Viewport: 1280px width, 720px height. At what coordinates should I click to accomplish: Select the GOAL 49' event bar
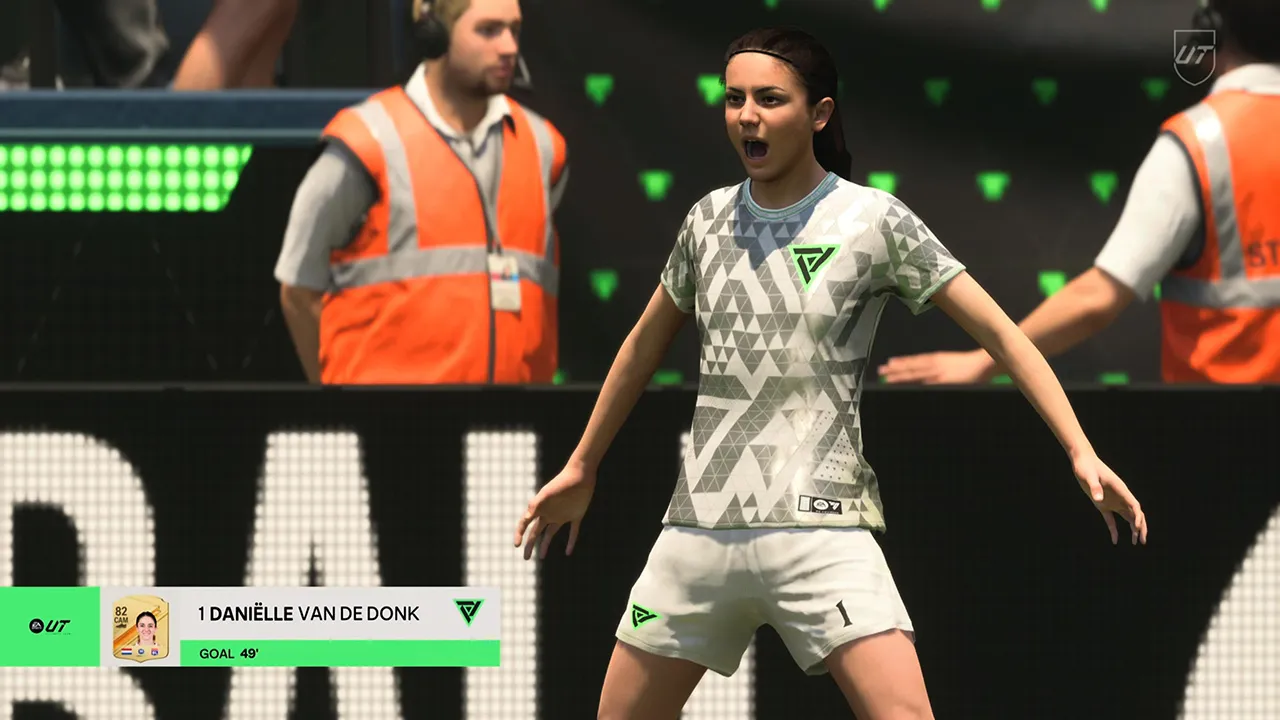pos(300,651)
